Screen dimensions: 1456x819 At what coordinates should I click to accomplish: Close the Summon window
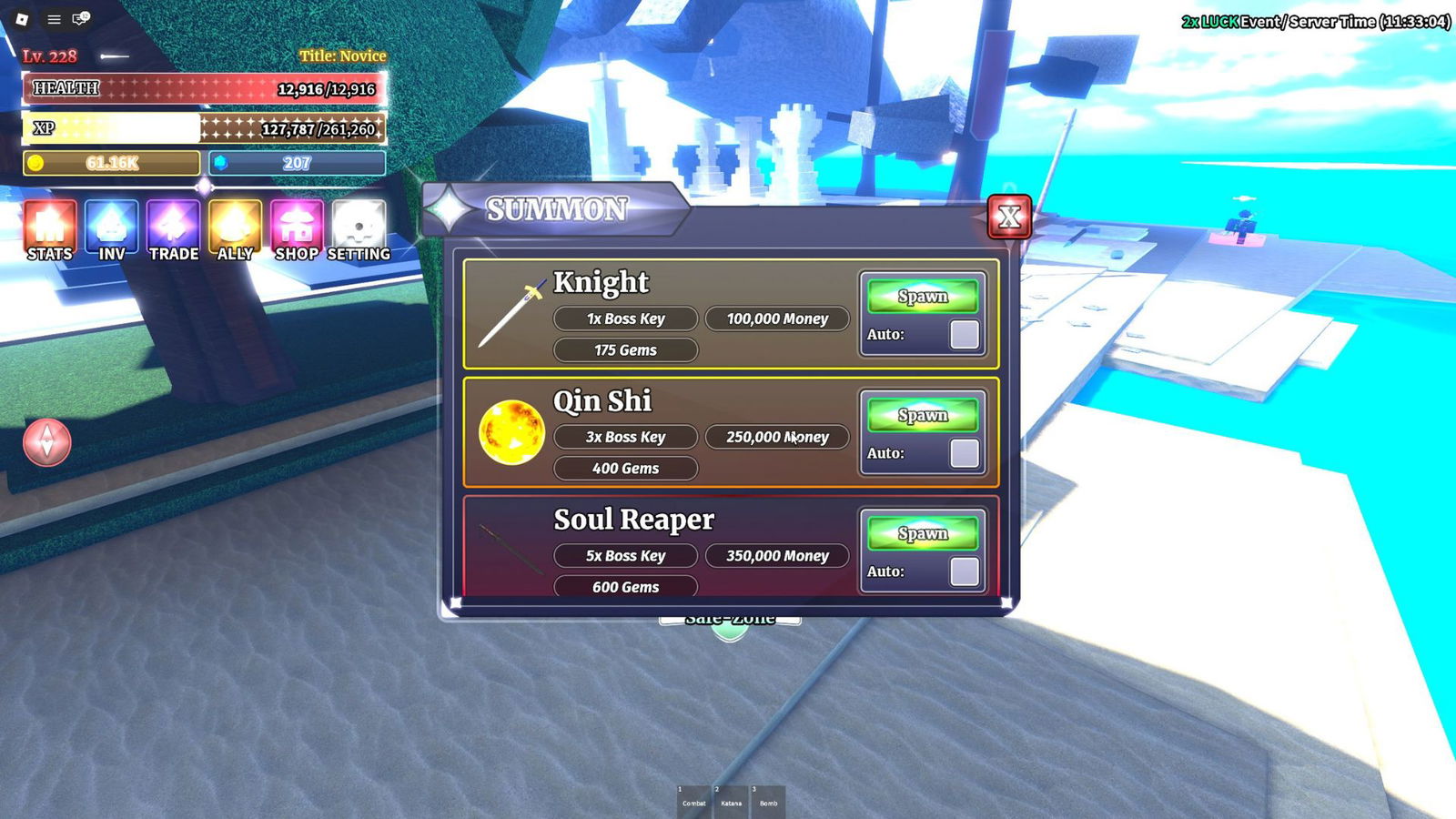[x=1009, y=217]
